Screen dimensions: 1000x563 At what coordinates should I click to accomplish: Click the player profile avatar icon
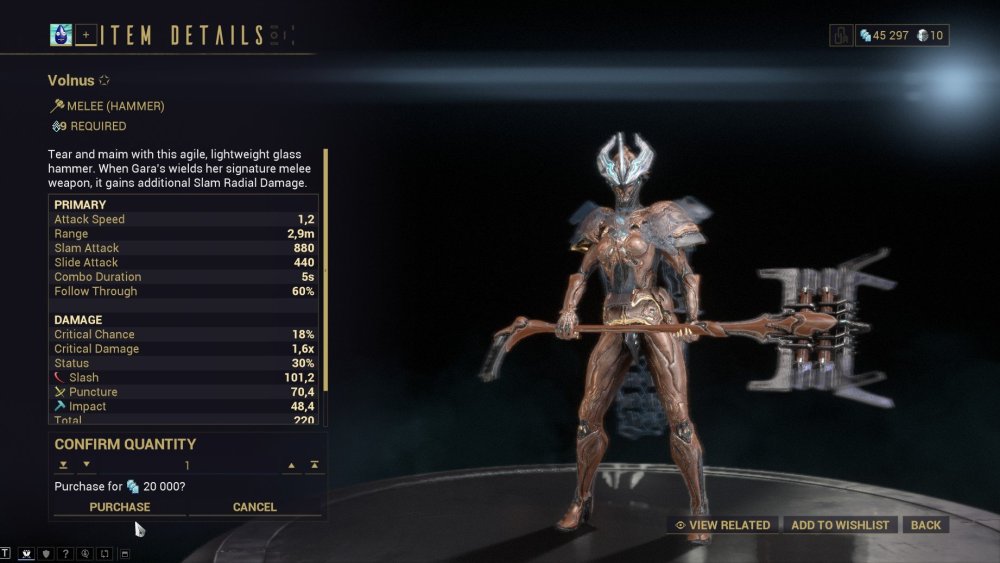(61, 35)
